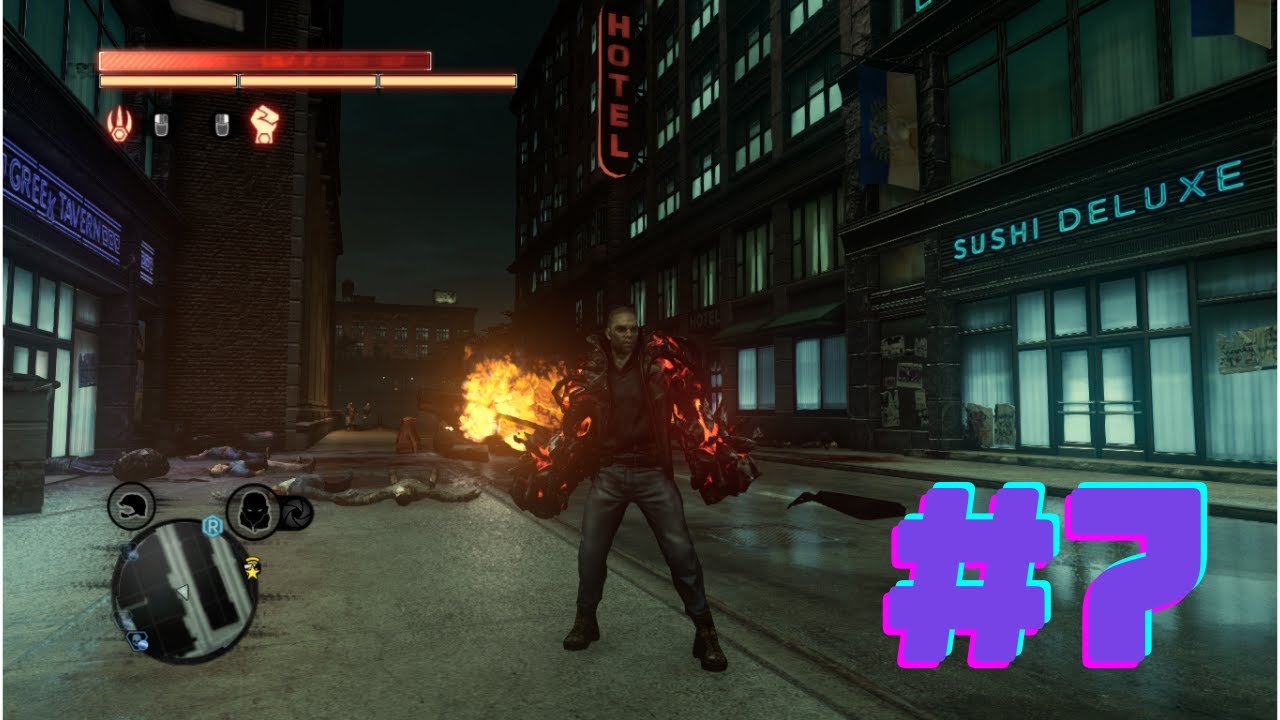Select the hooded face disguise icon
Screen dimensions: 1280x720
coord(253,510)
